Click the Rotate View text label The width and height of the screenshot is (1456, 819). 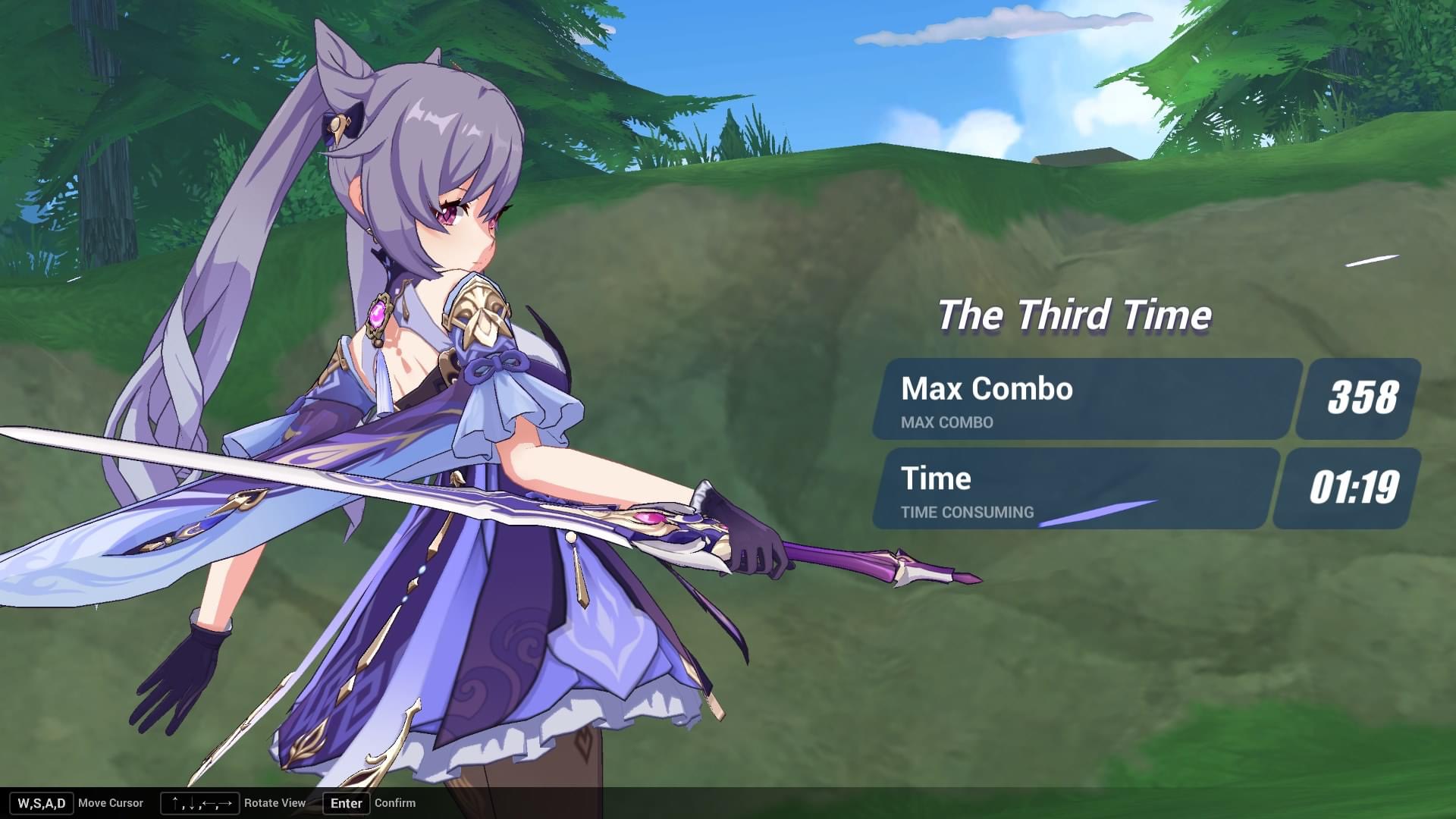(x=275, y=803)
